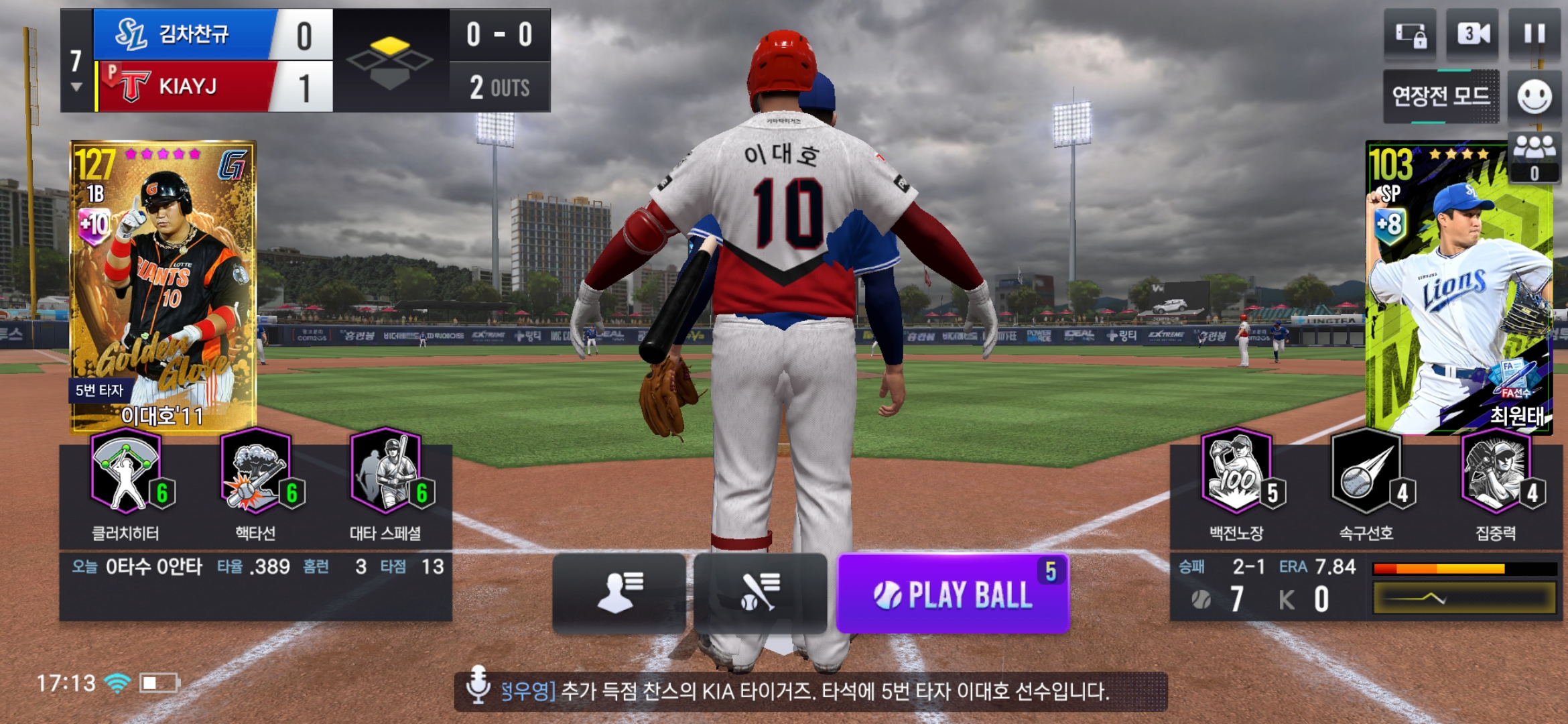The height and width of the screenshot is (724, 1568).
Task: Select pitcher card 최원태
Action: [x=1458, y=288]
